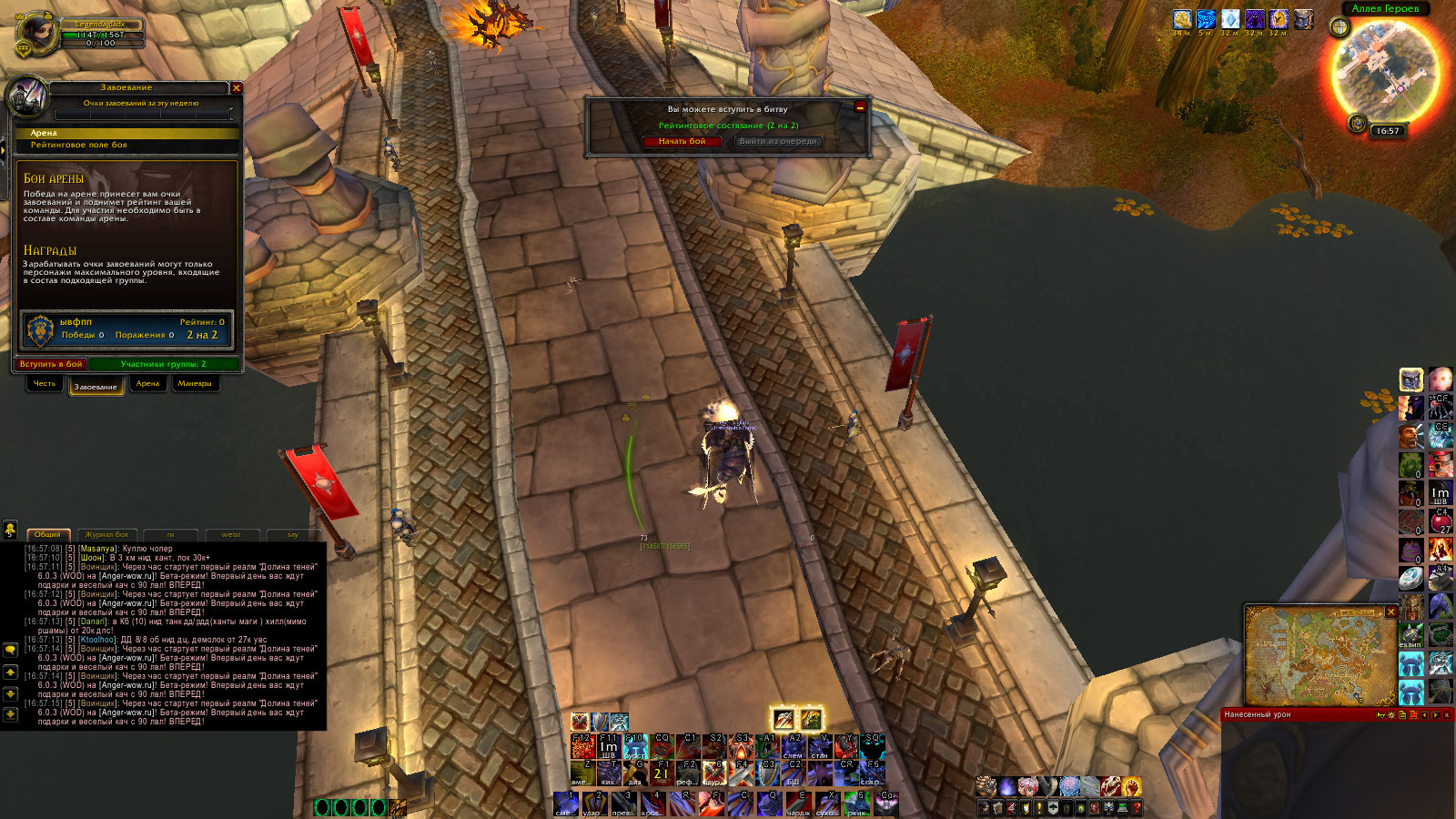Click the player portrait frame
Screen dimensions: 1456x819
(36, 35)
